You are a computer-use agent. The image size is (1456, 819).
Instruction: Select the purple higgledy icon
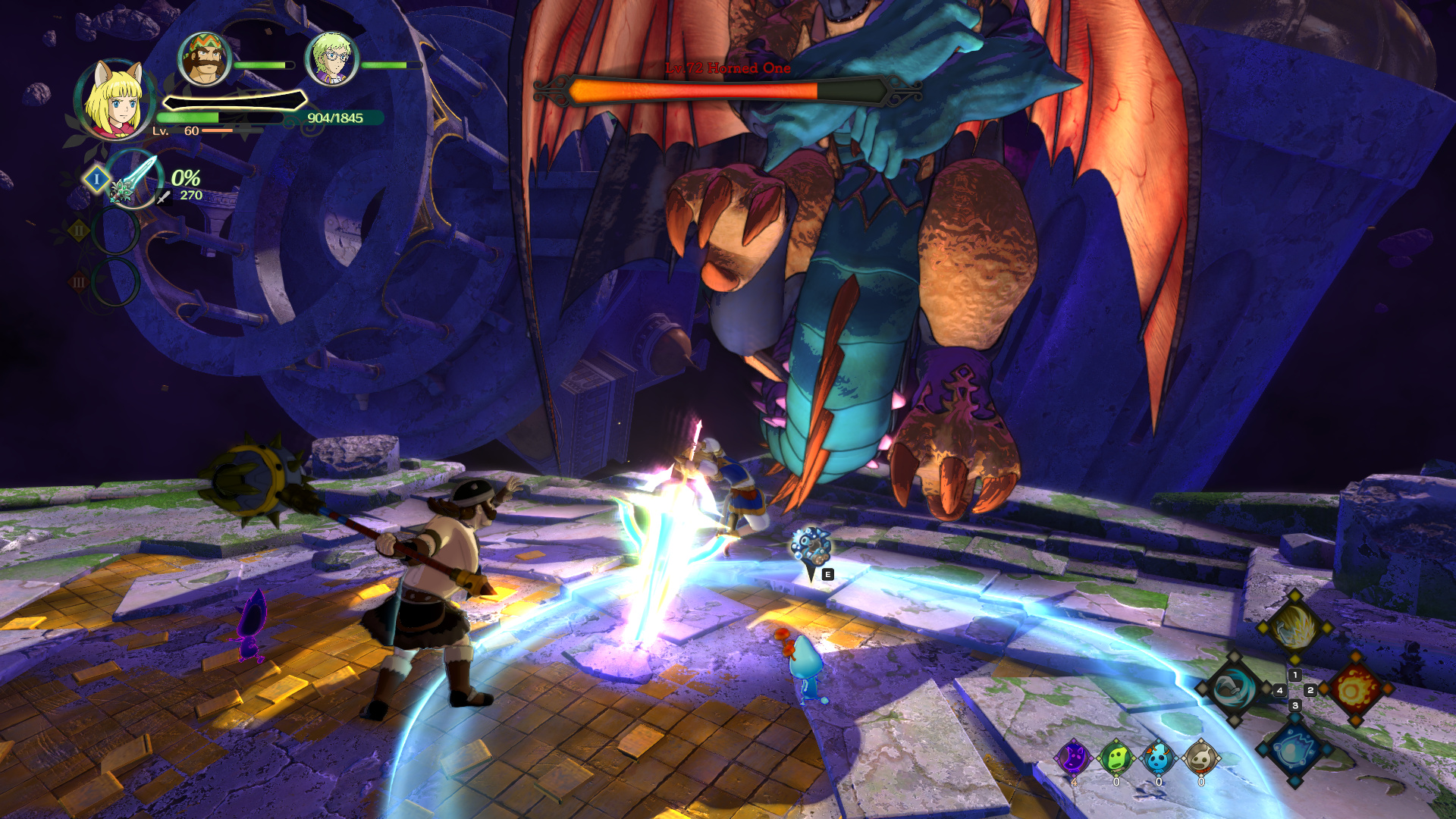pyautogui.click(x=1074, y=757)
